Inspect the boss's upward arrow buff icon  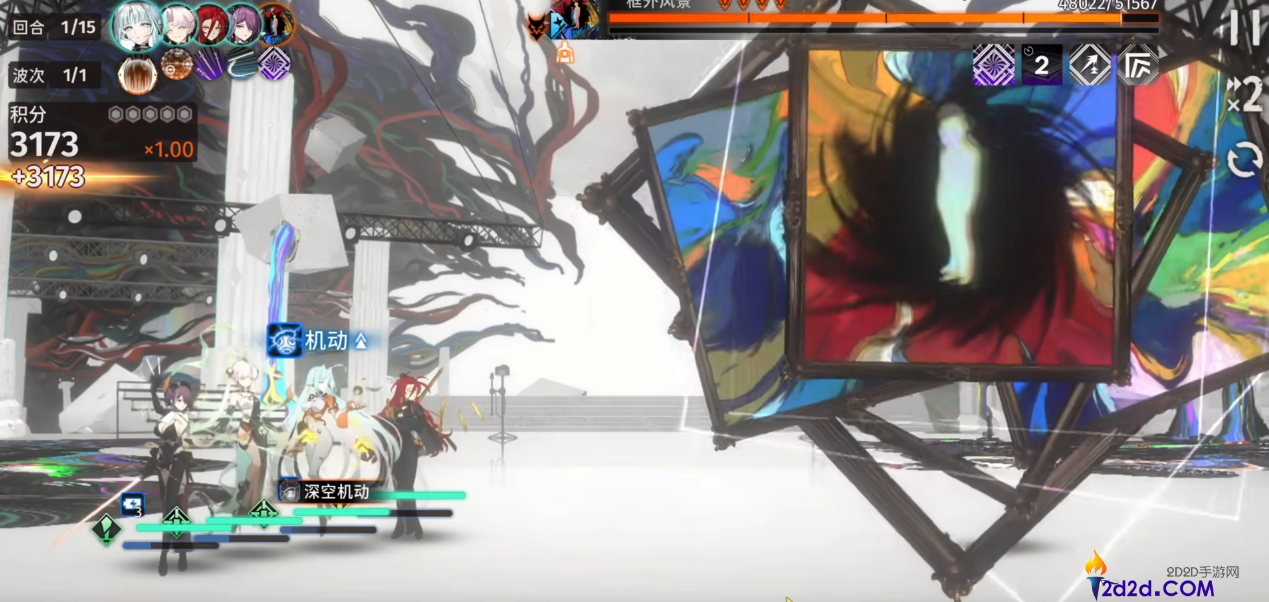pyautogui.click(x=1090, y=65)
